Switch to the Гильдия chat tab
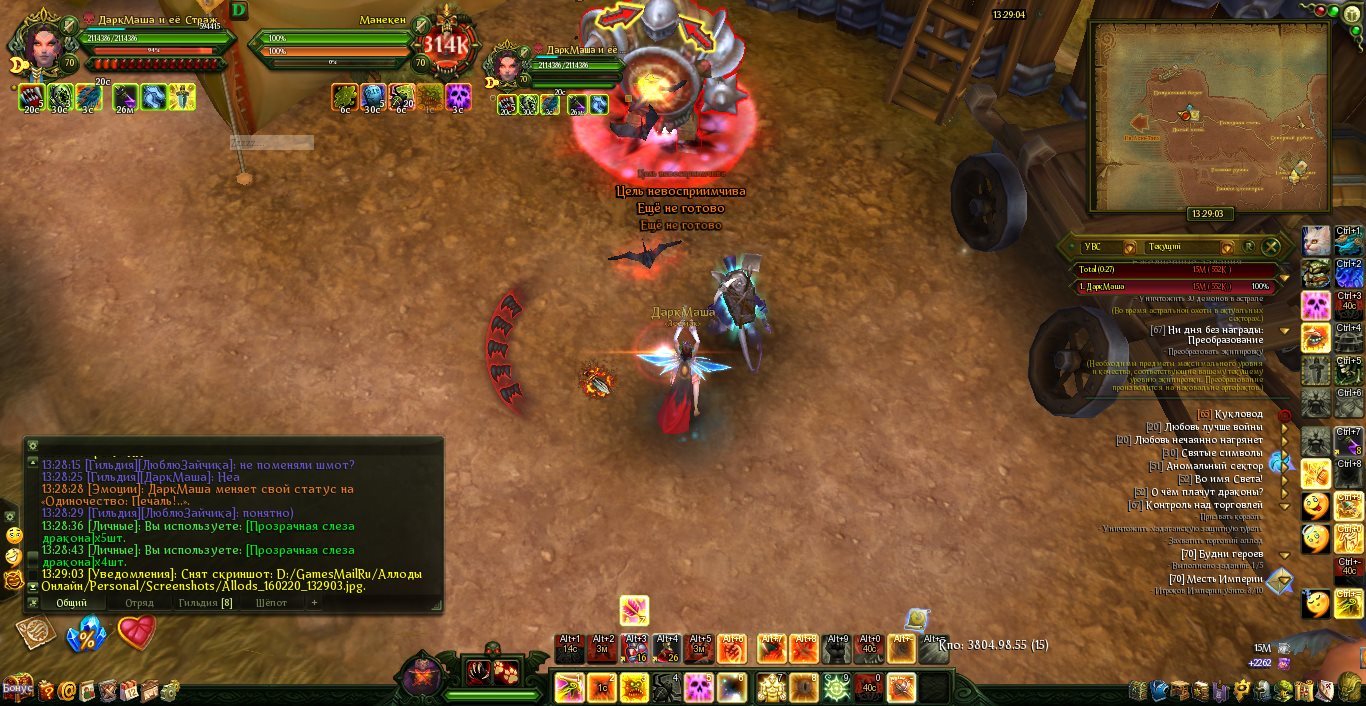 pyautogui.click(x=205, y=603)
